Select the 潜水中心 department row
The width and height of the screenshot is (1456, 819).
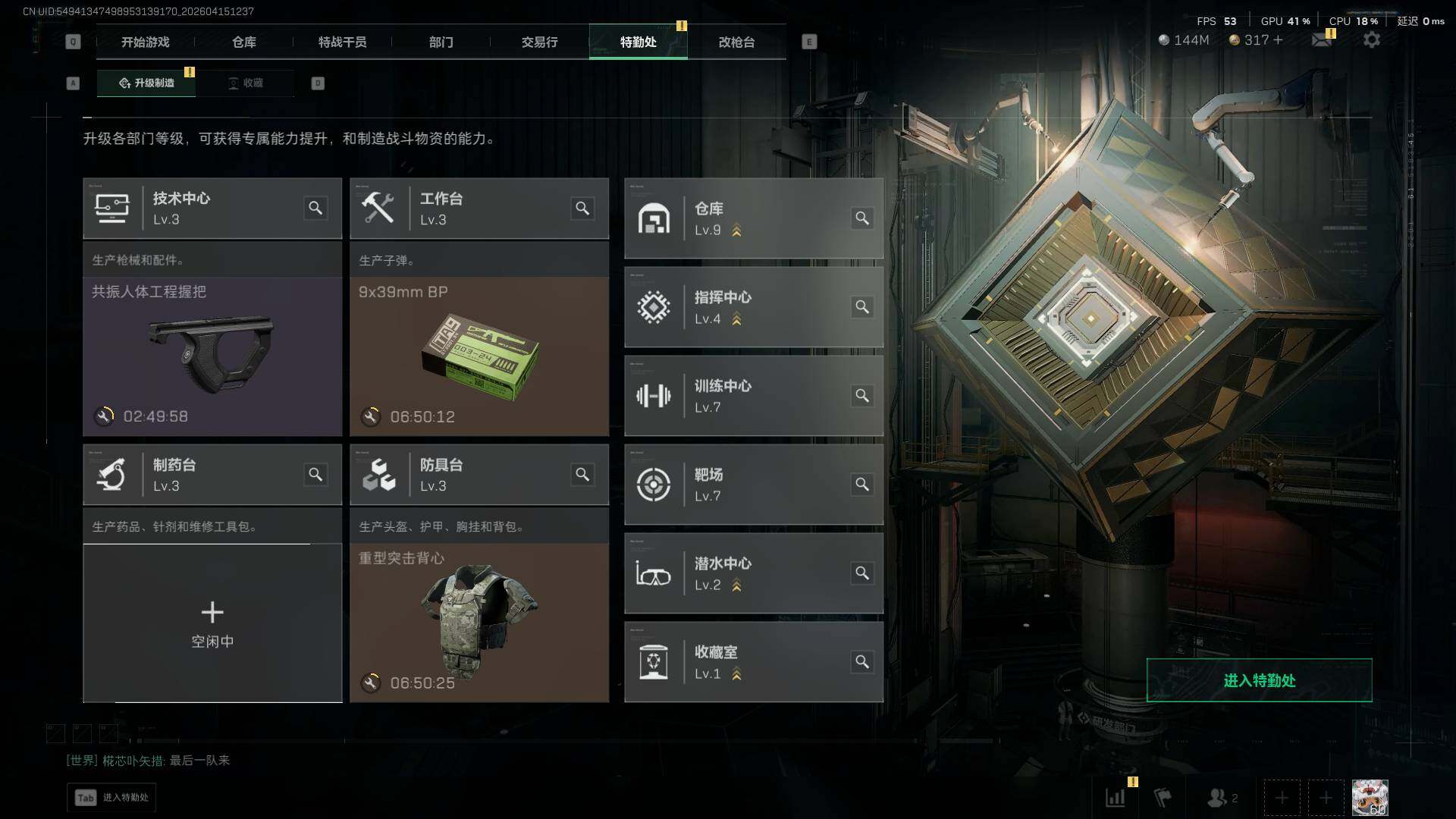click(753, 573)
